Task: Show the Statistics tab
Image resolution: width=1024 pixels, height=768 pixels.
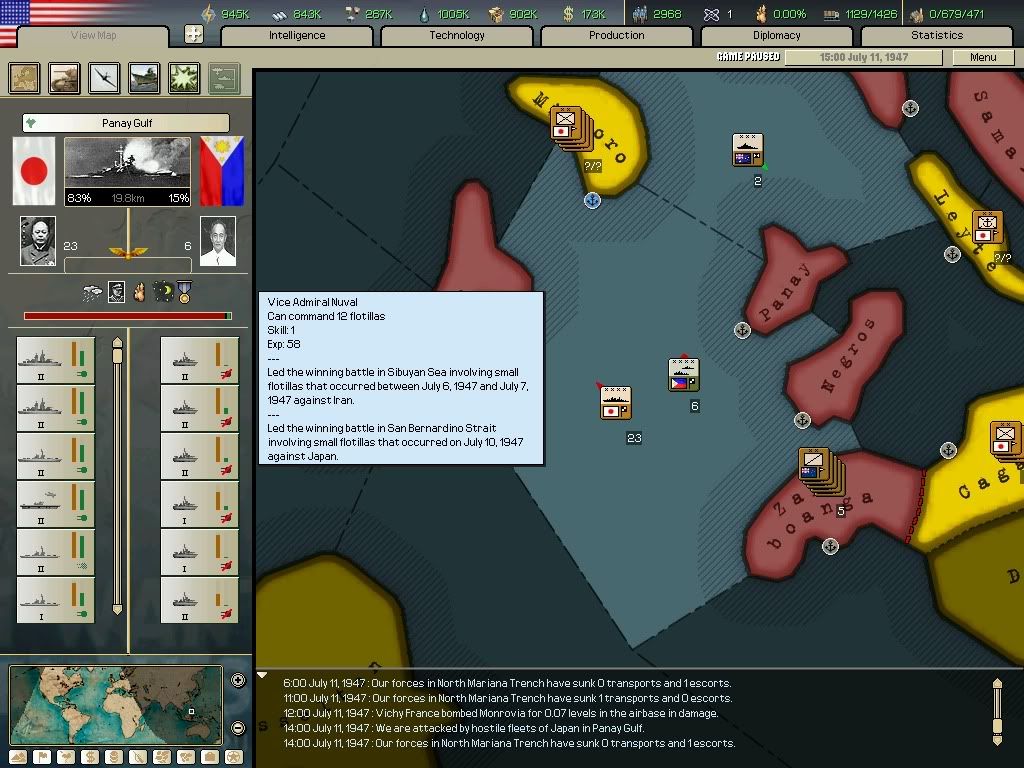Action: coord(937,36)
